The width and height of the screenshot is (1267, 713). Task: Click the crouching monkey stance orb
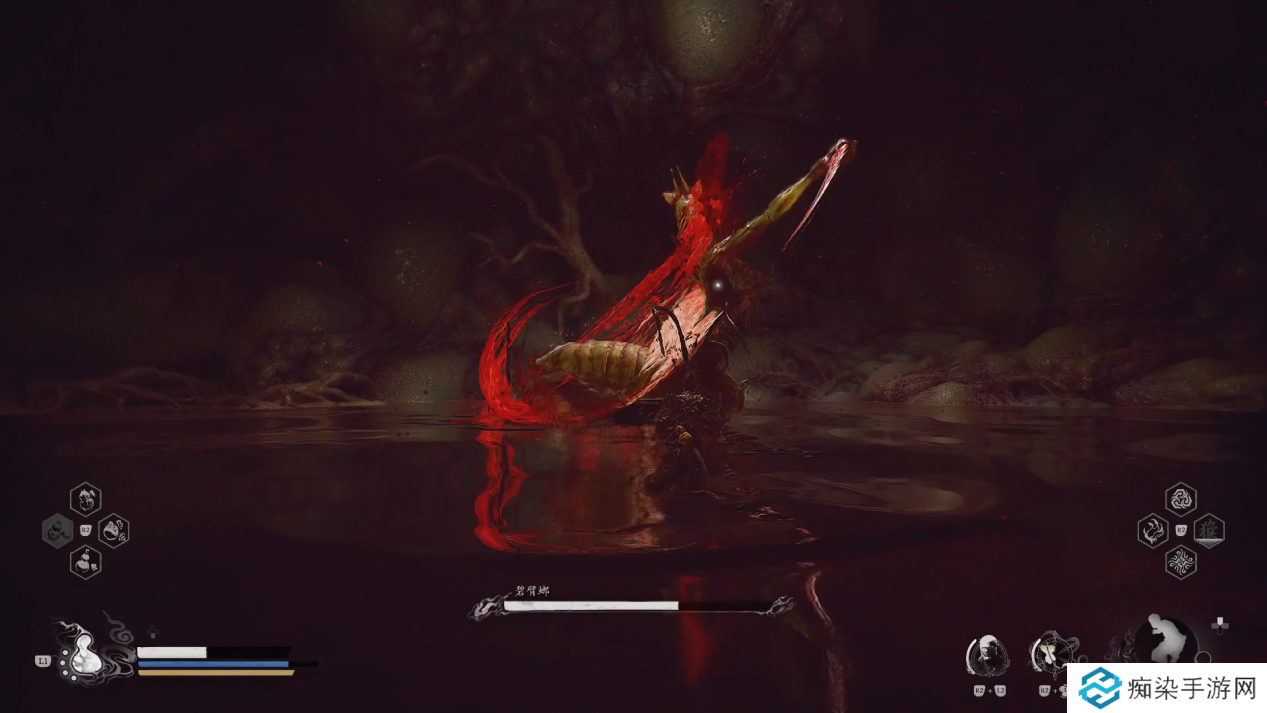[x=1165, y=640]
